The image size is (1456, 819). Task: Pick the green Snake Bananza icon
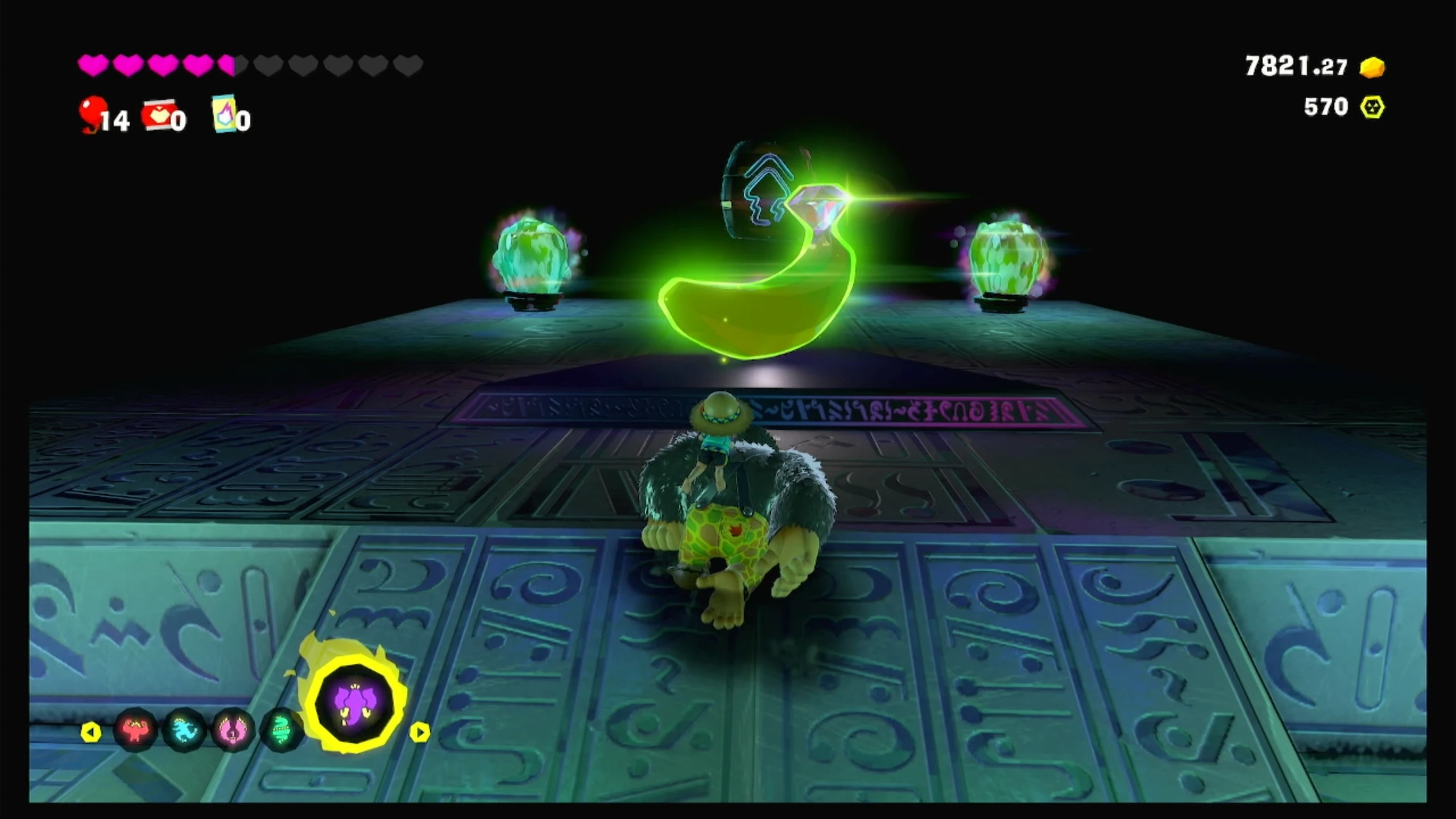coord(281,729)
